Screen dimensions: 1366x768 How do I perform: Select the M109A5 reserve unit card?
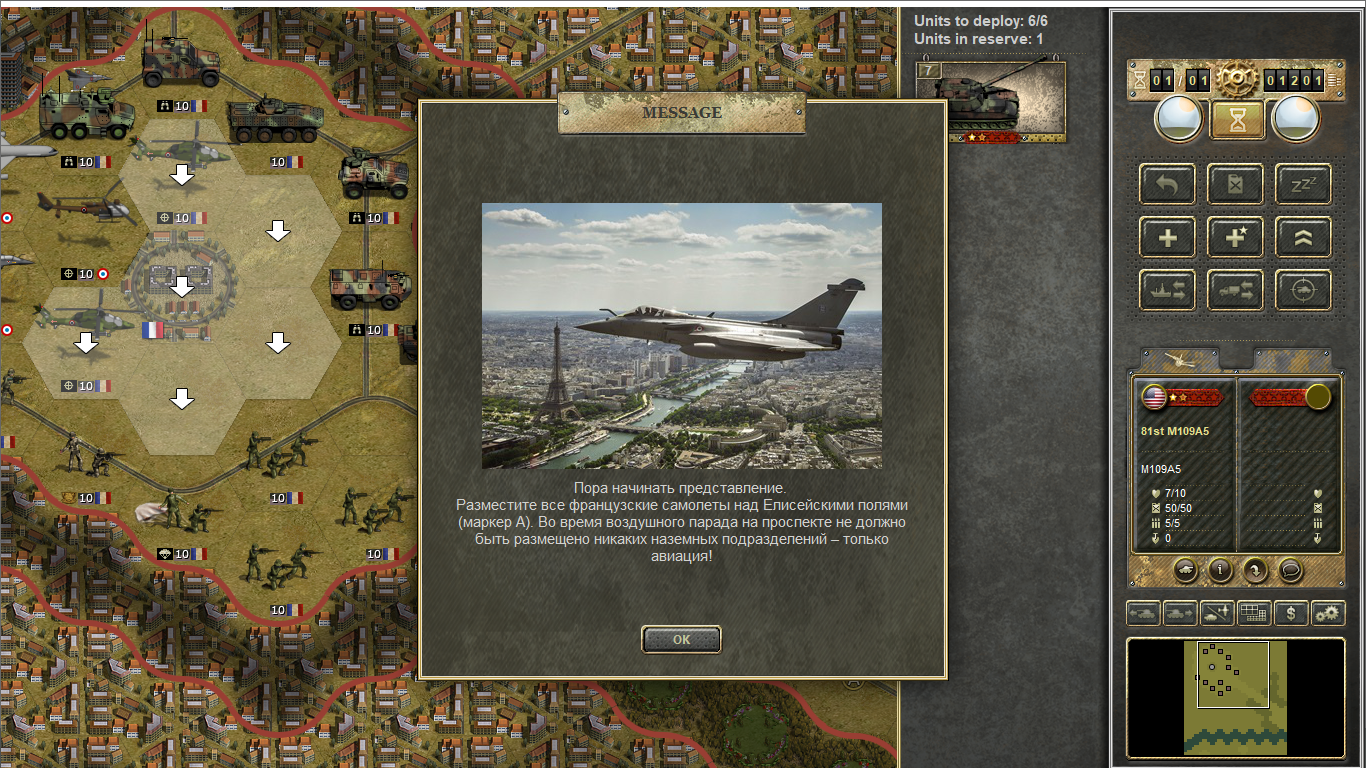click(x=991, y=101)
